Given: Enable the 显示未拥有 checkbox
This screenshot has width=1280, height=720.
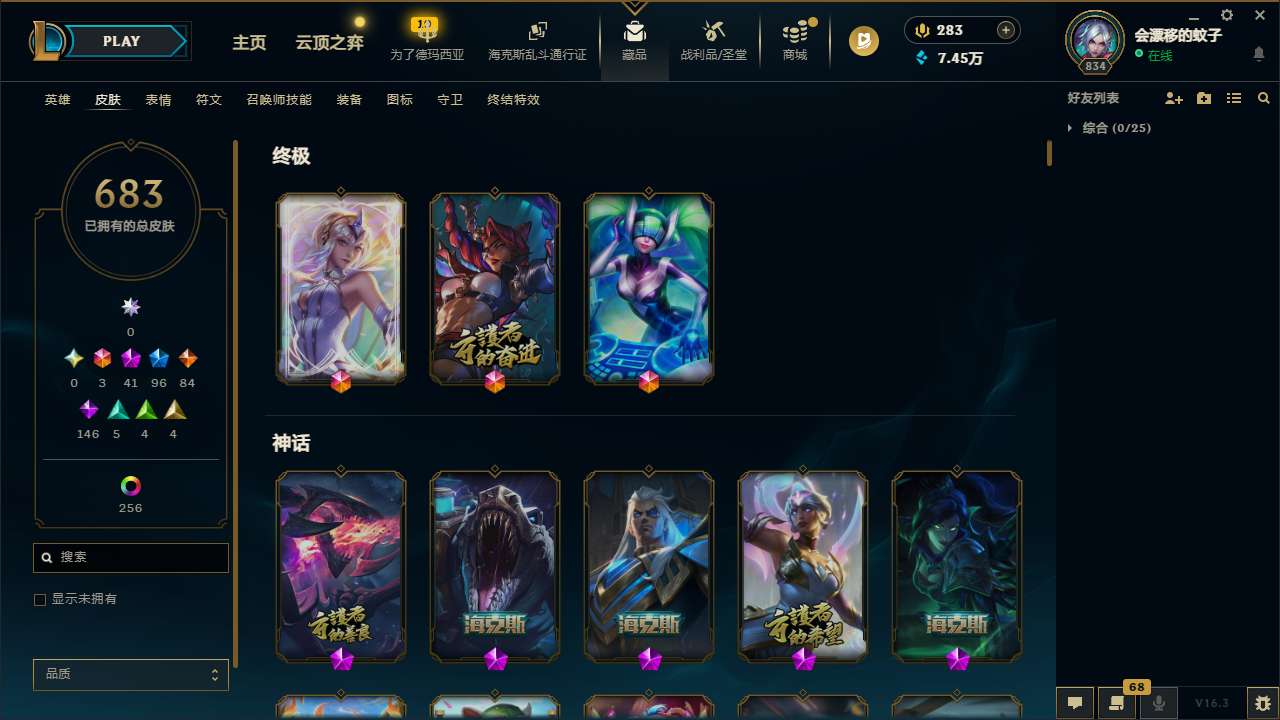Looking at the screenshot, I should coord(40,599).
